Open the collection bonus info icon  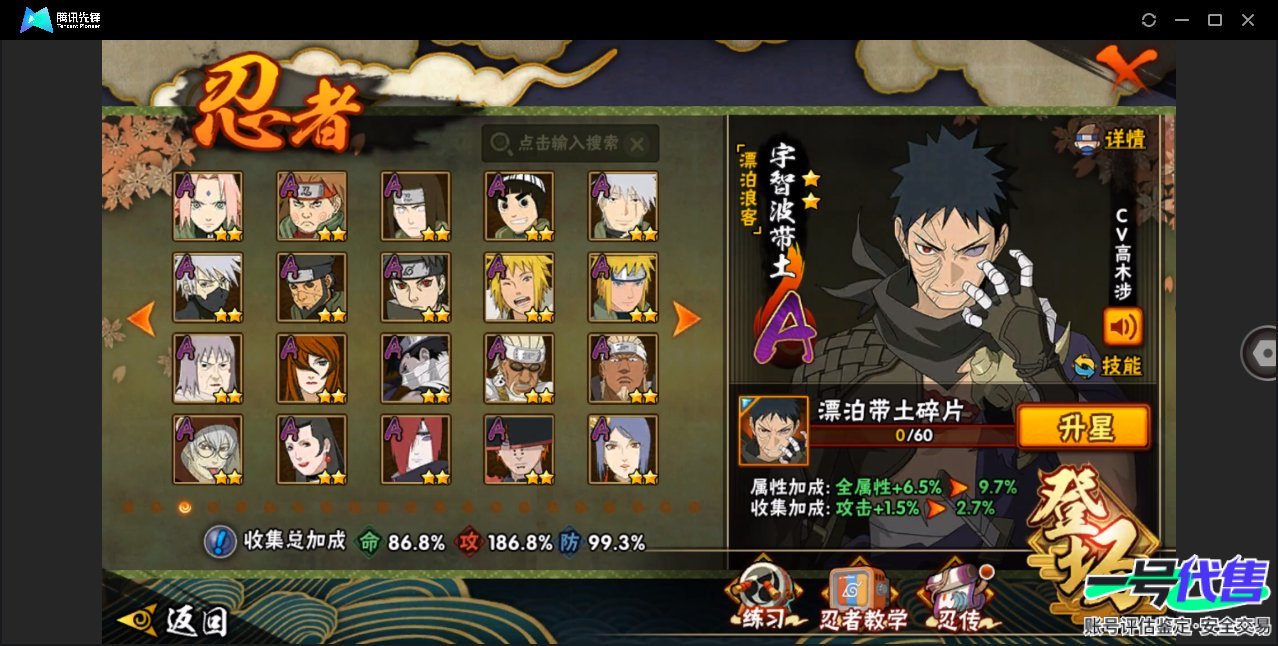219,542
